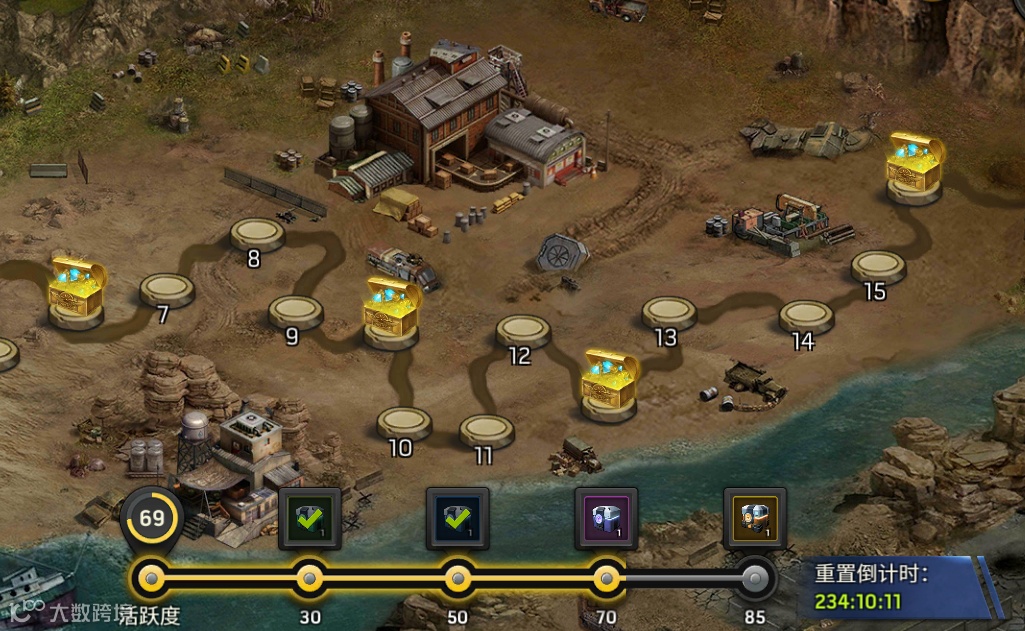Claim the purple 70 activity reward box
The height and width of the screenshot is (631, 1025).
(607, 518)
